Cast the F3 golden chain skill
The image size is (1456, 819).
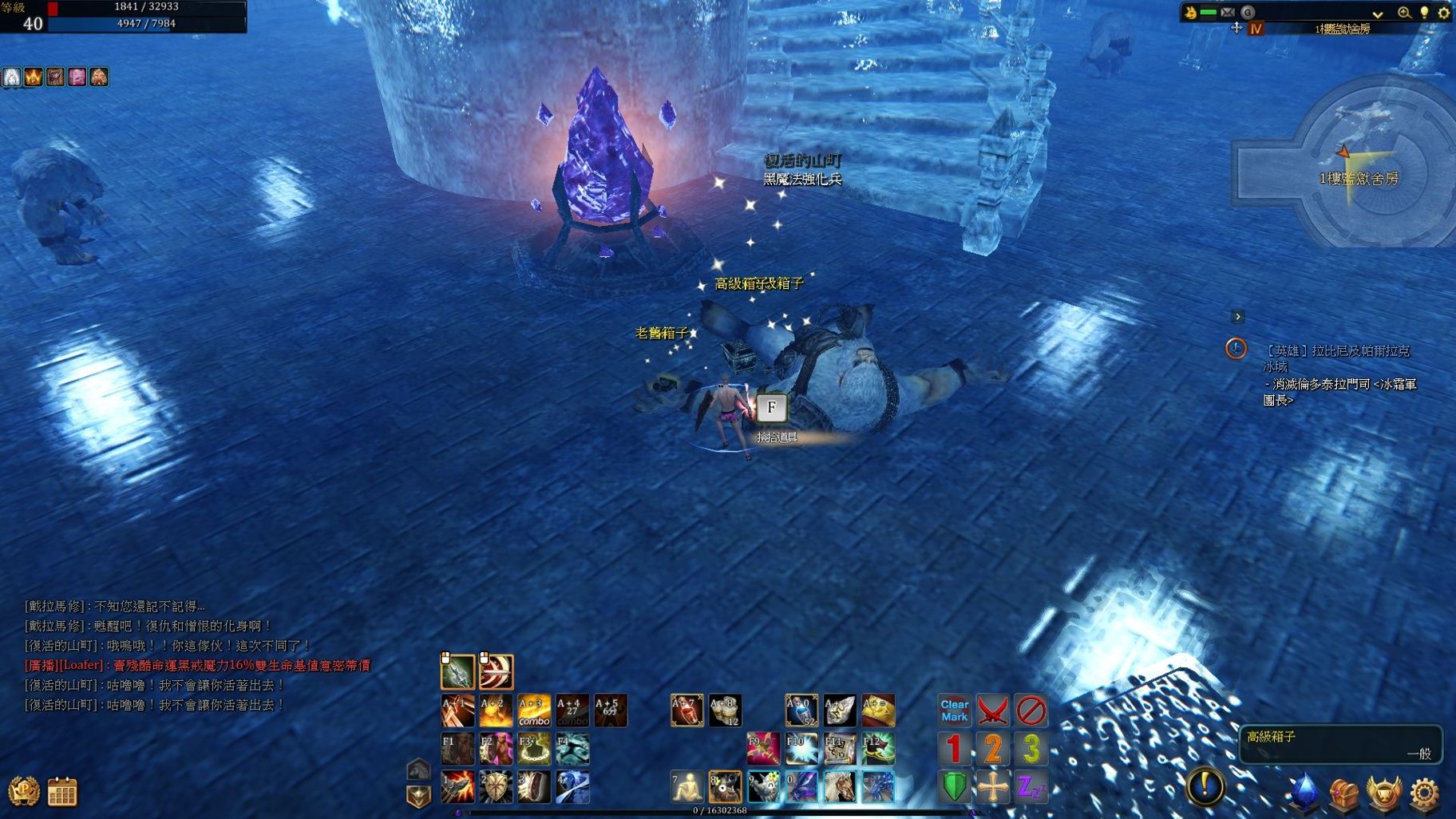[x=534, y=749]
